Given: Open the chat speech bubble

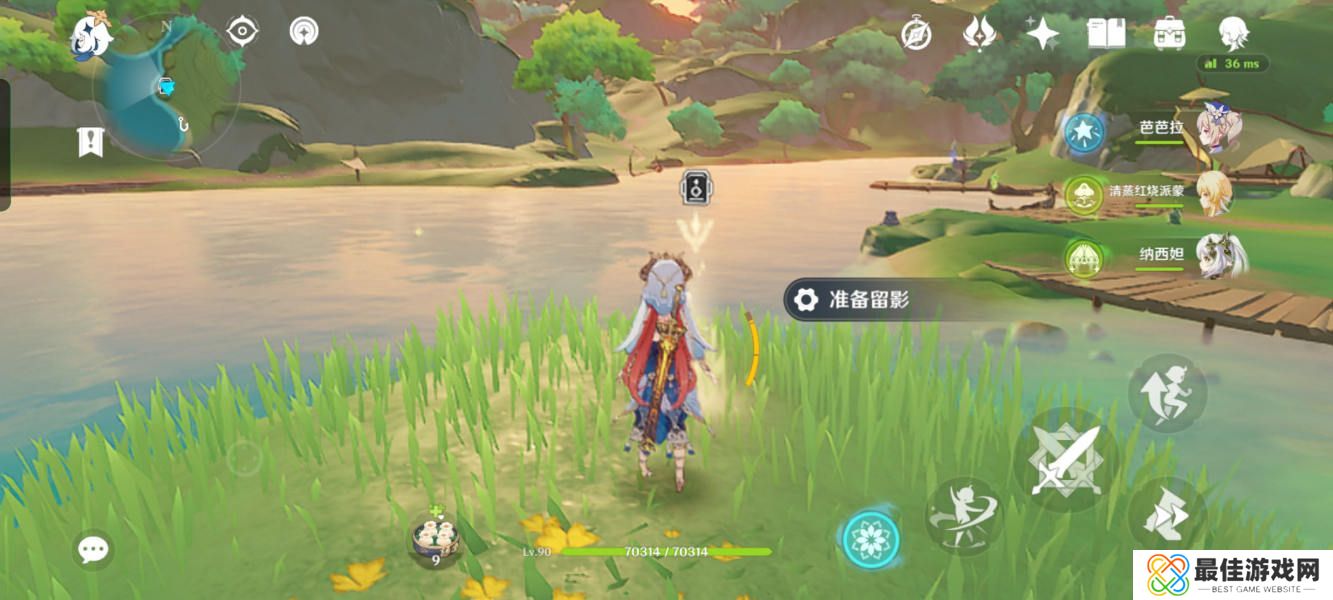Looking at the screenshot, I should click(94, 548).
